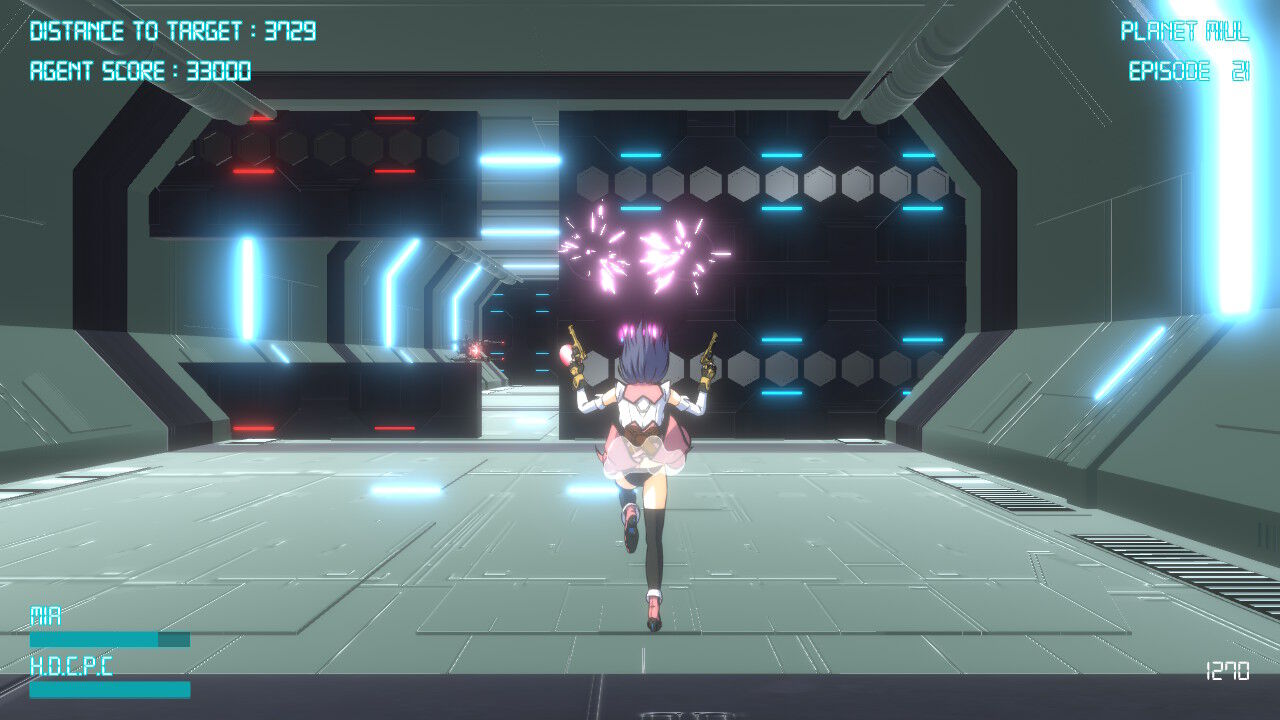1280x720 pixels.
Task: Click the PLANET MILL label
Action: (x=1185, y=30)
